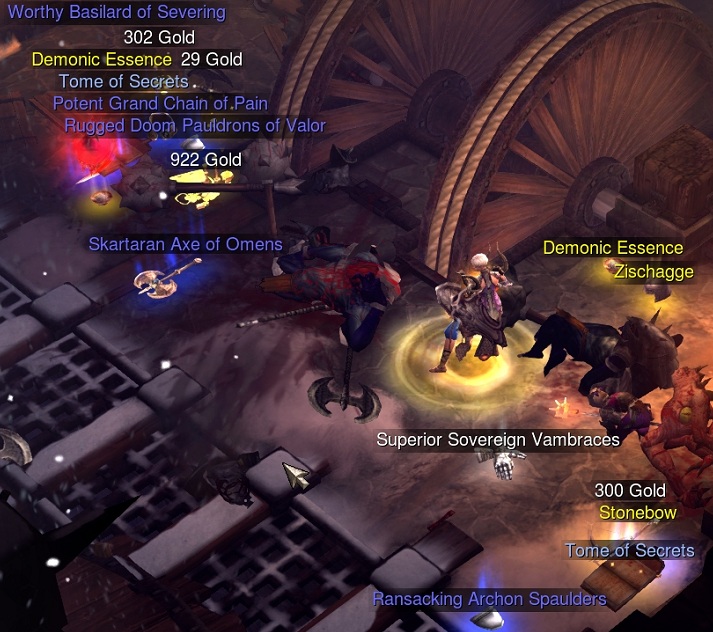Image resolution: width=713 pixels, height=632 pixels.
Task: Grab the 29 Gold label
Action: click(x=212, y=60)
